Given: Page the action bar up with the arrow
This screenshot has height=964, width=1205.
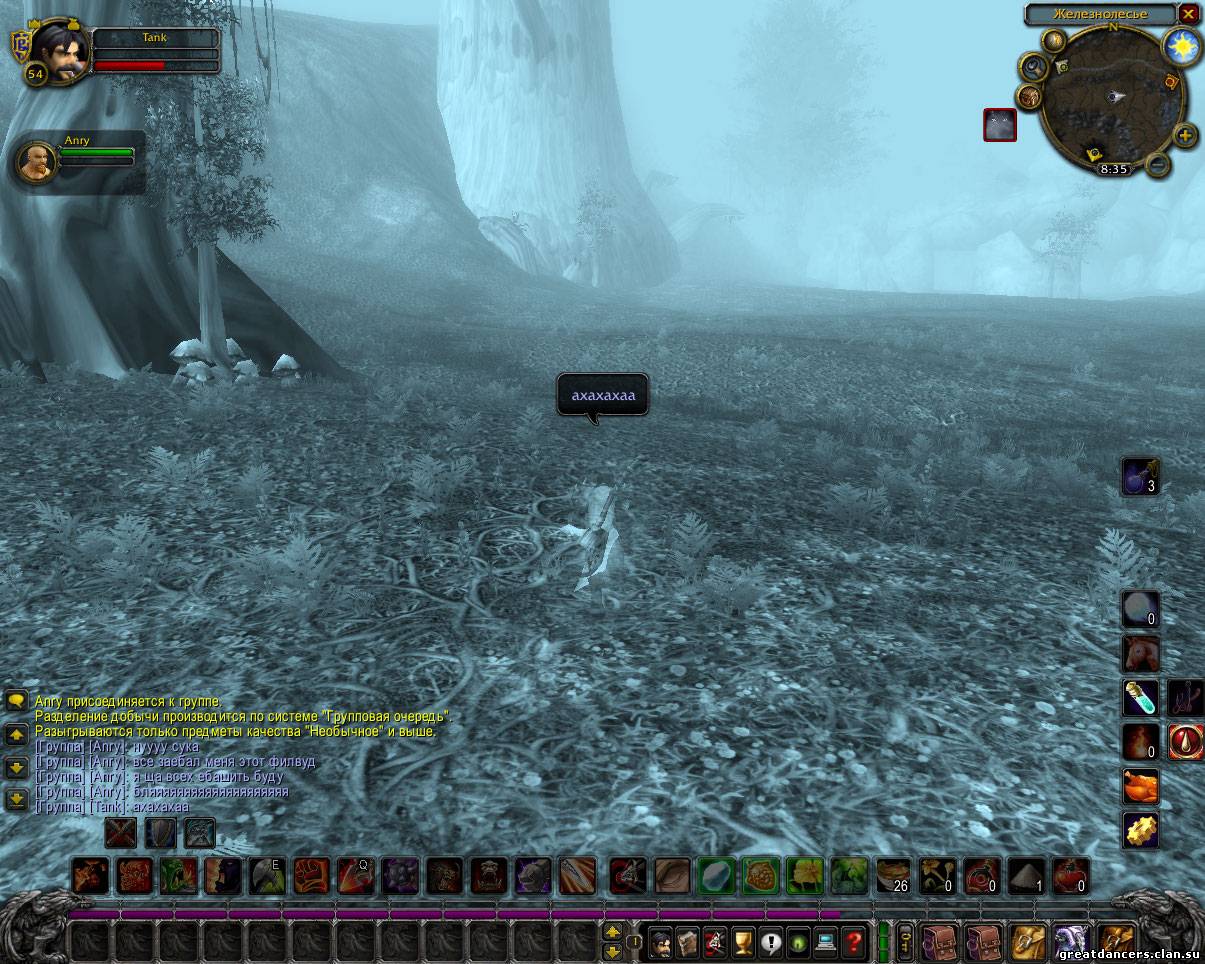Looking at the screenshot, I should coord(612,932).
